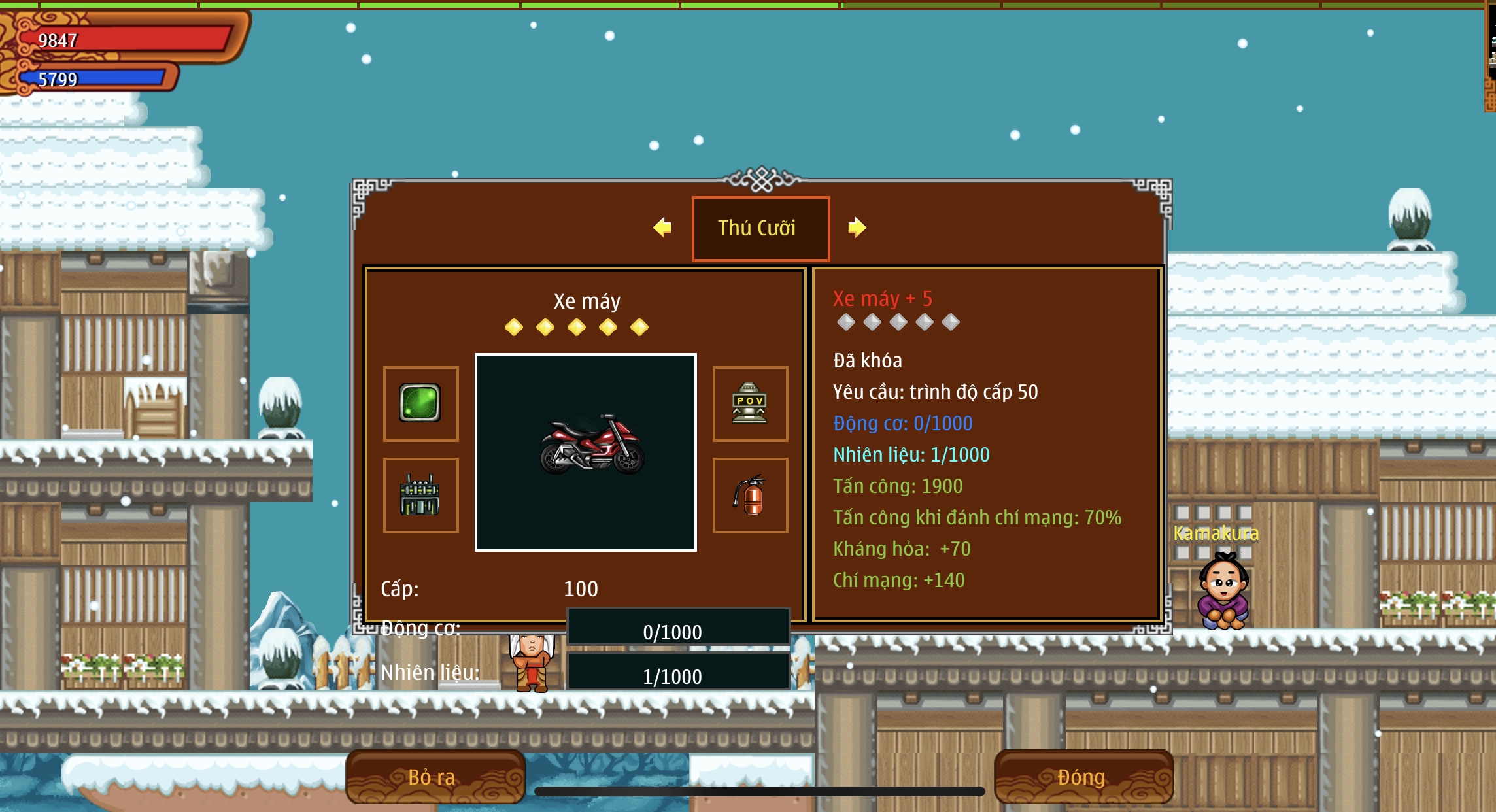Select the POV canister equipment slot

(750, 403)
